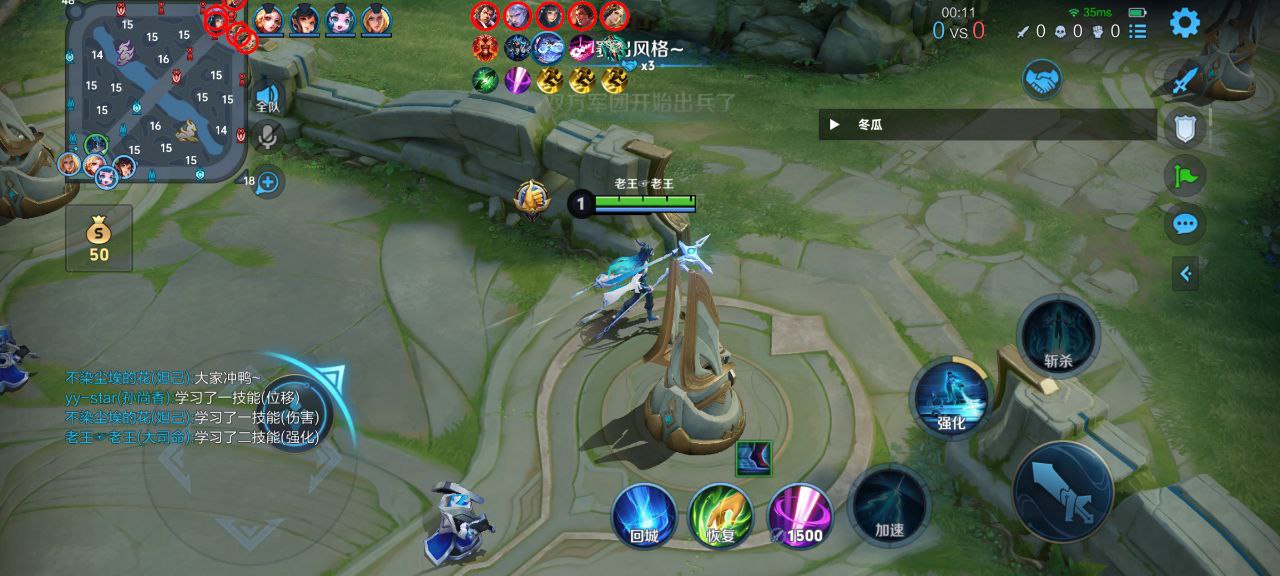Toggle the 全队 team speaker

click(268, 96)
